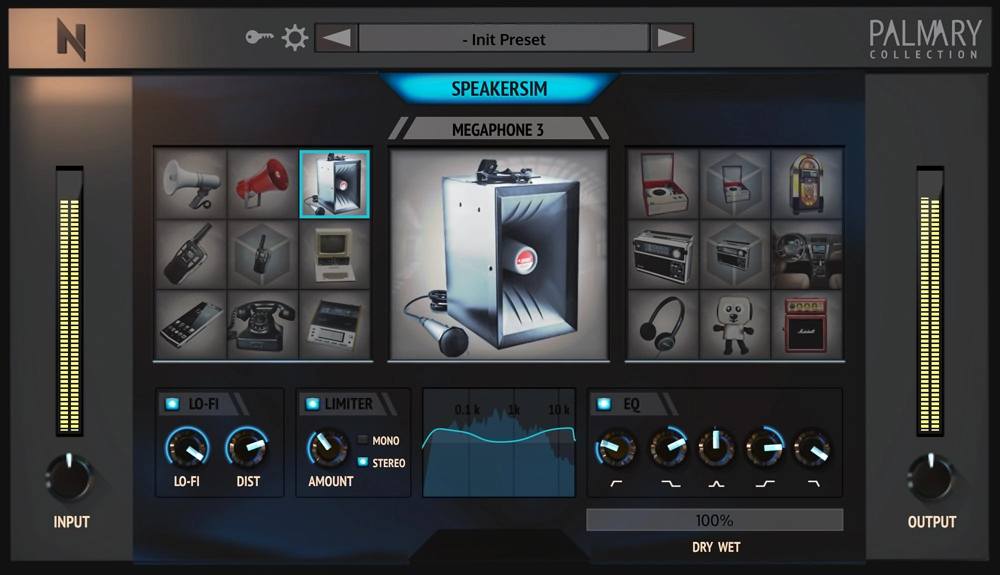Open the Init Preset name field
The width and height of the screenshot is (1000, 575).
coord(504,39)
